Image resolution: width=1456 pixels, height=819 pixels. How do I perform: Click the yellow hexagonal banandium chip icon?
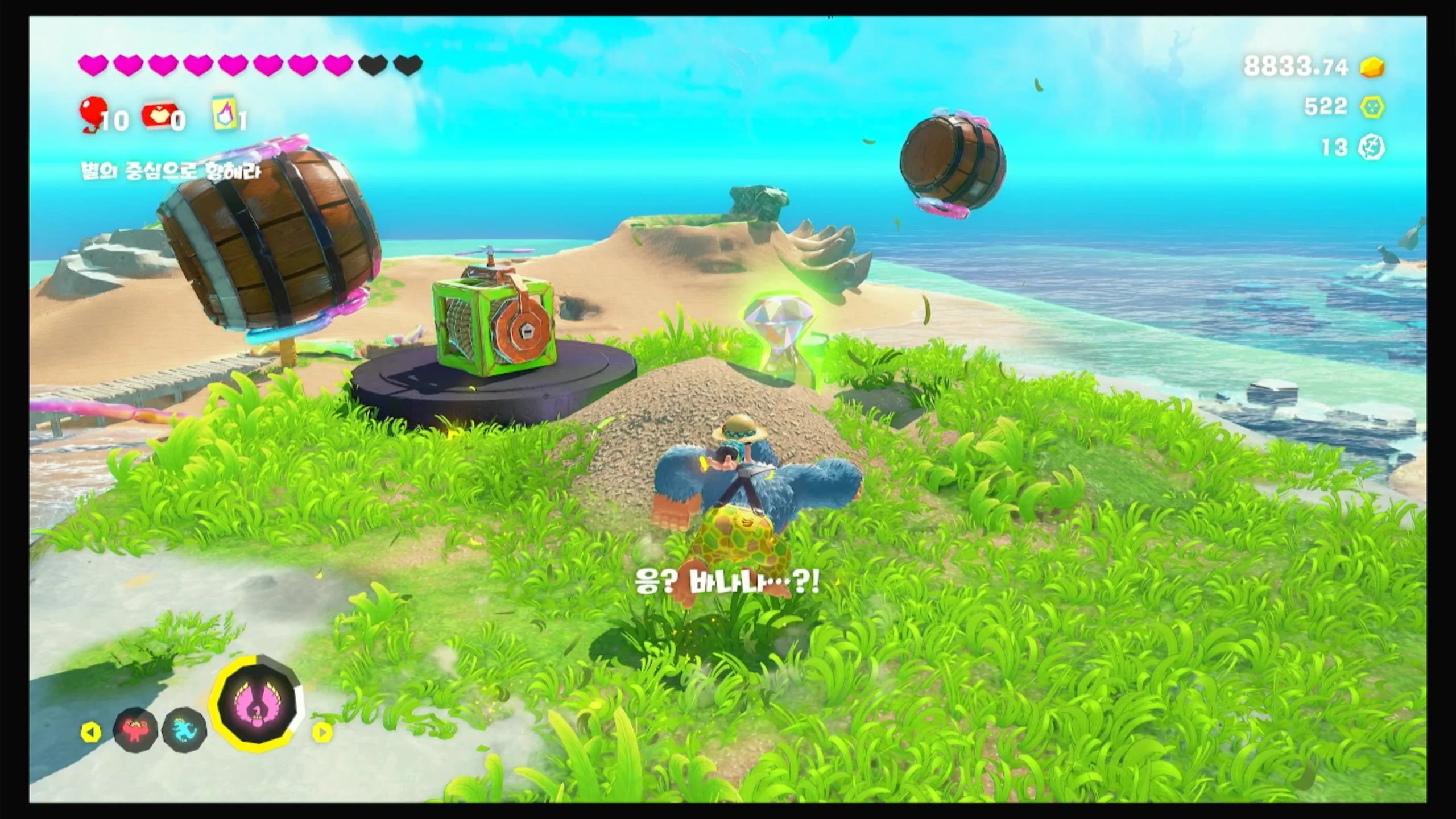tap(1372, 107)
